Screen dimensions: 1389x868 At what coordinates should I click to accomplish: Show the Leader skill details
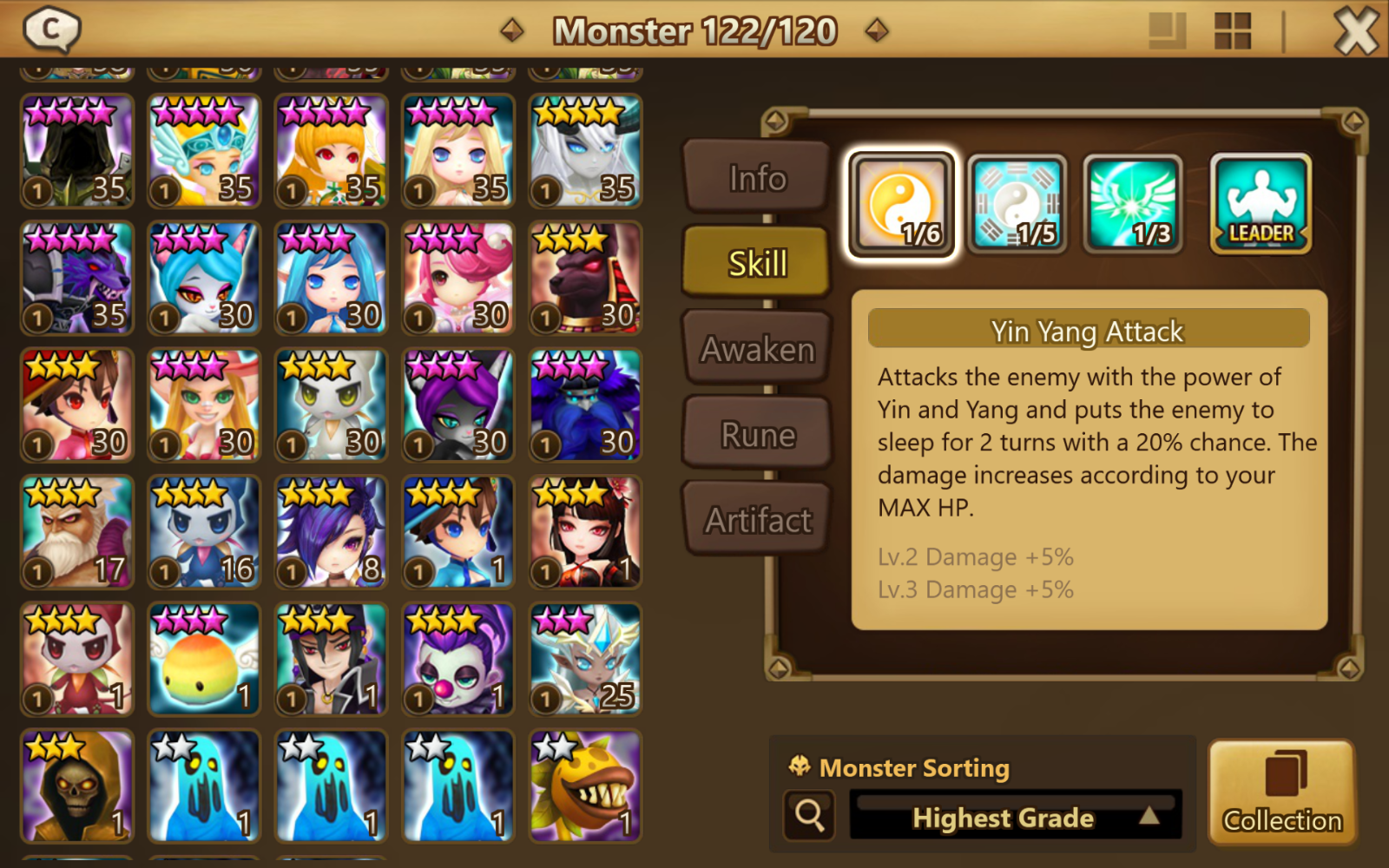[1261, 205]
